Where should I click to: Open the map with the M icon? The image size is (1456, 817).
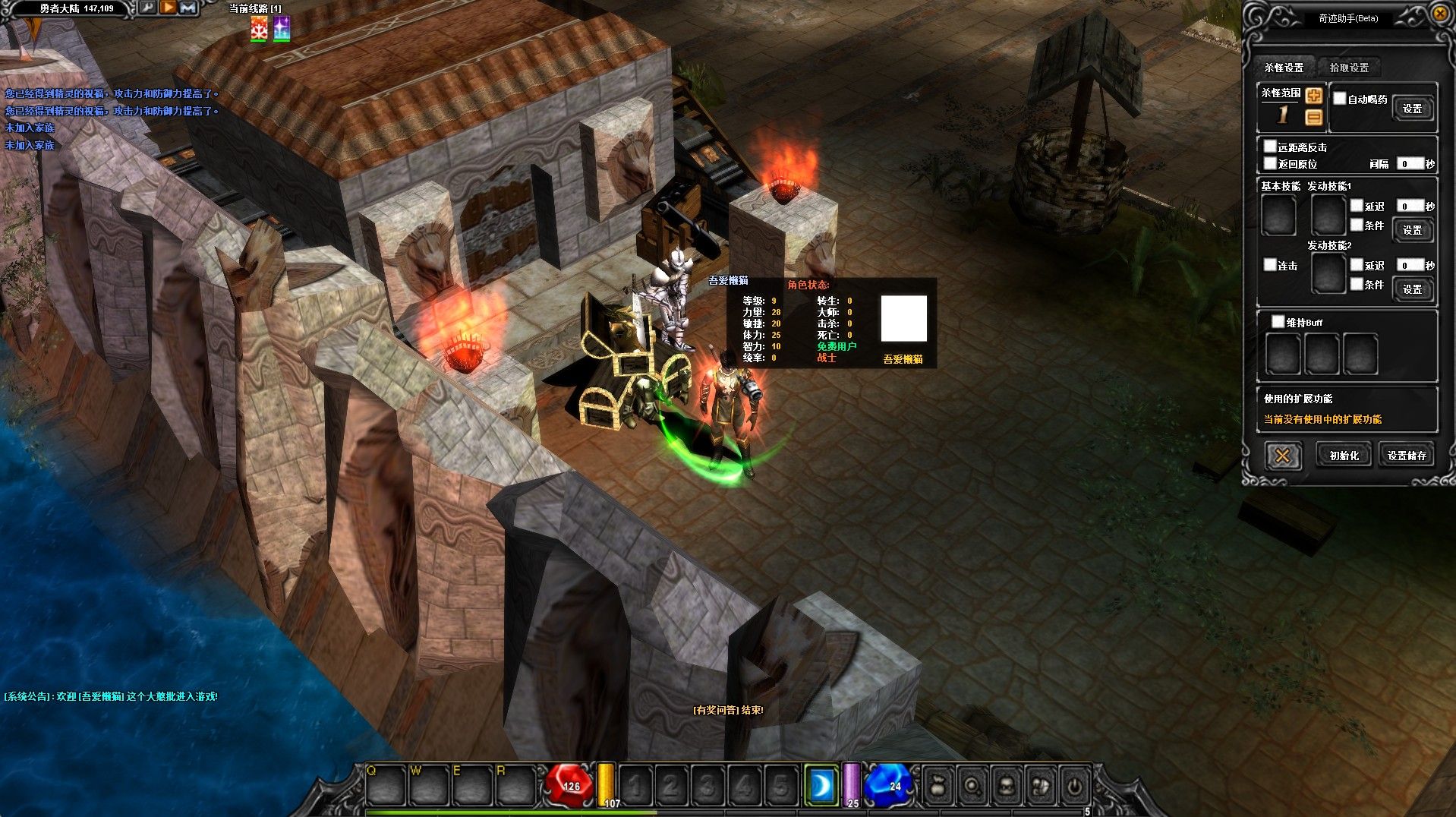[188, 8]
